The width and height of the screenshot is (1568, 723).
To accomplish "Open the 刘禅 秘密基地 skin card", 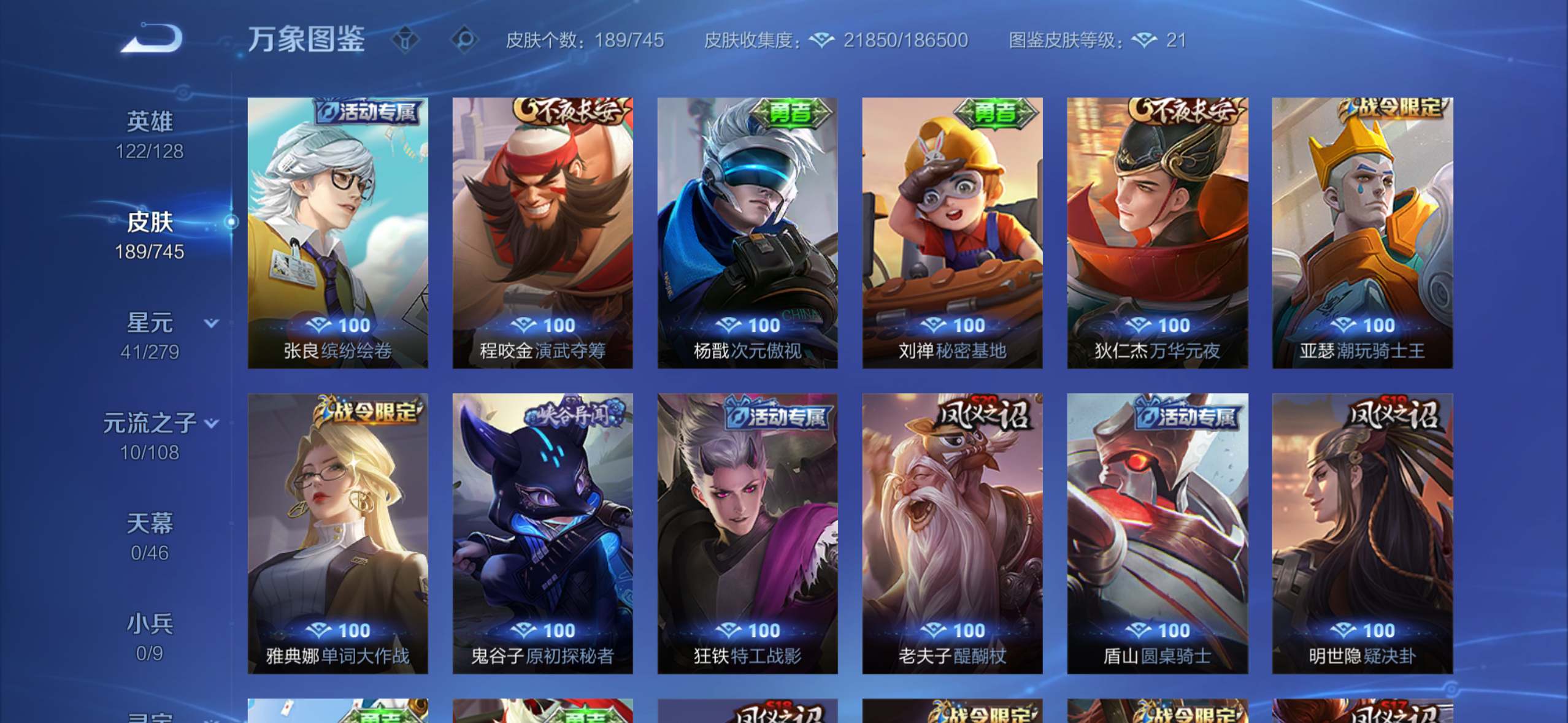I will tap(952, 233).
